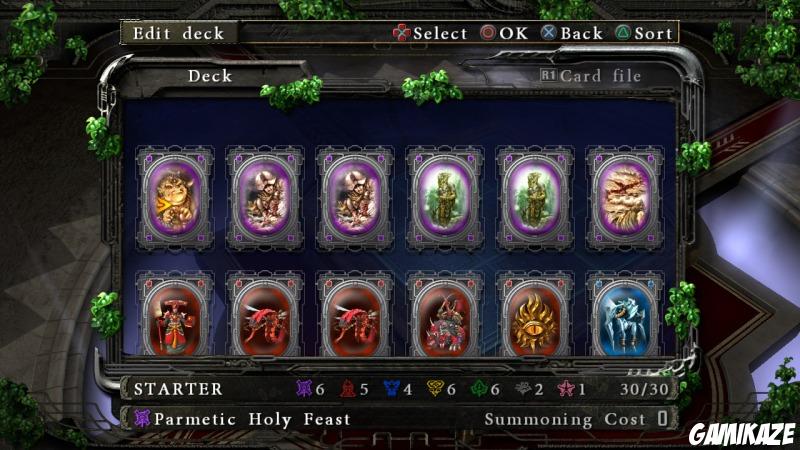
Task: Select the blue ice creature card
Action: pyautogui.click(x=625, y=319)
